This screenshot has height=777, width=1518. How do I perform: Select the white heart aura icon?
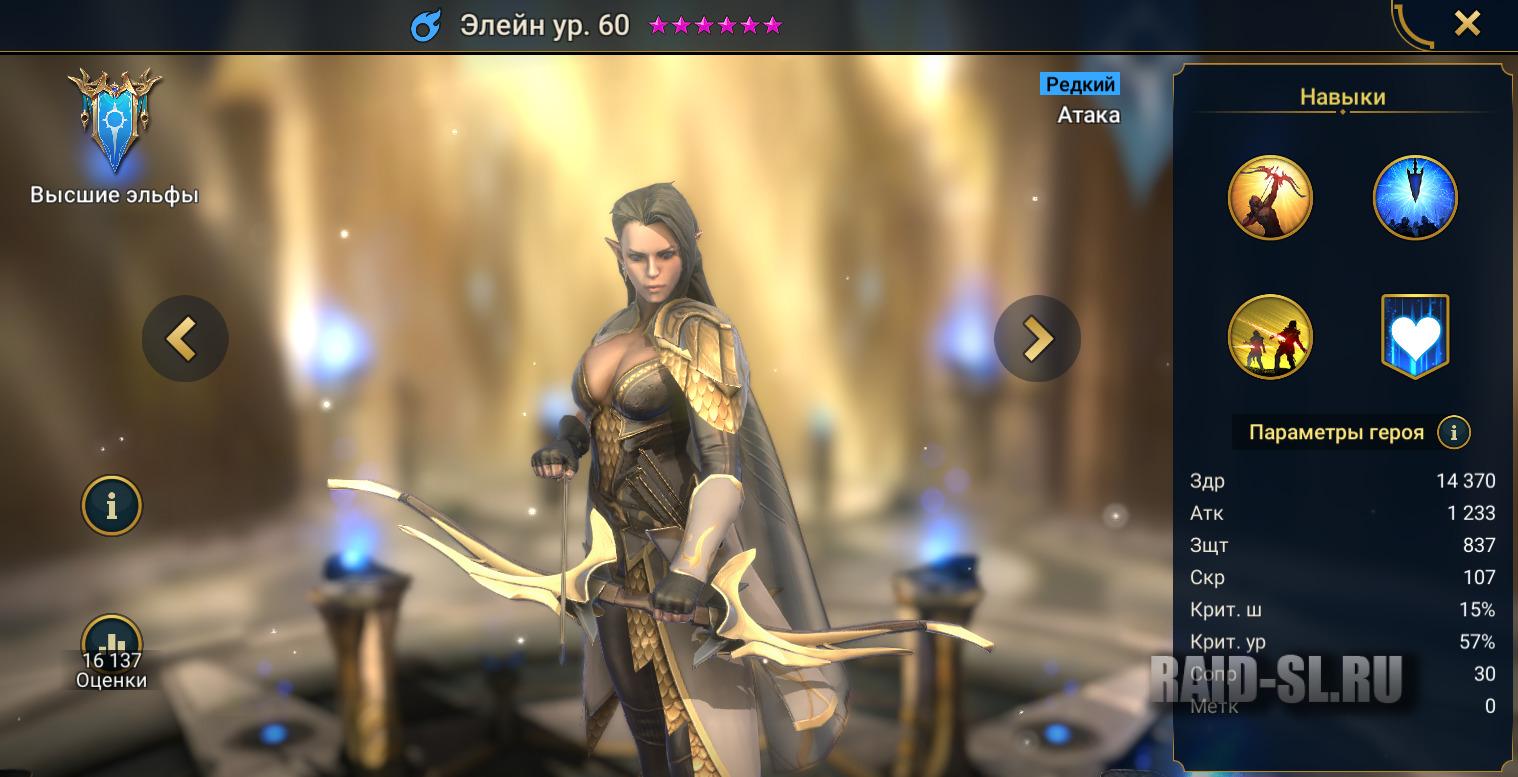click(1414, 337)
